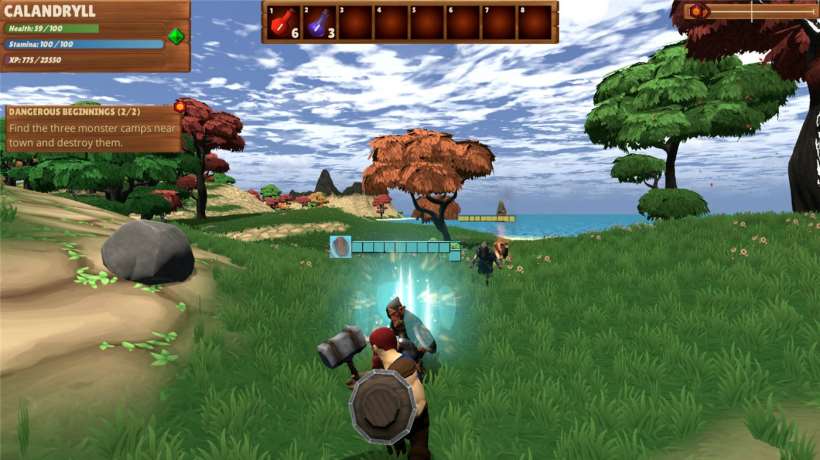This screenshot has width=820, height=460.
Task: Click the orange quest icon on the tracker
Action: coord(180,106)
